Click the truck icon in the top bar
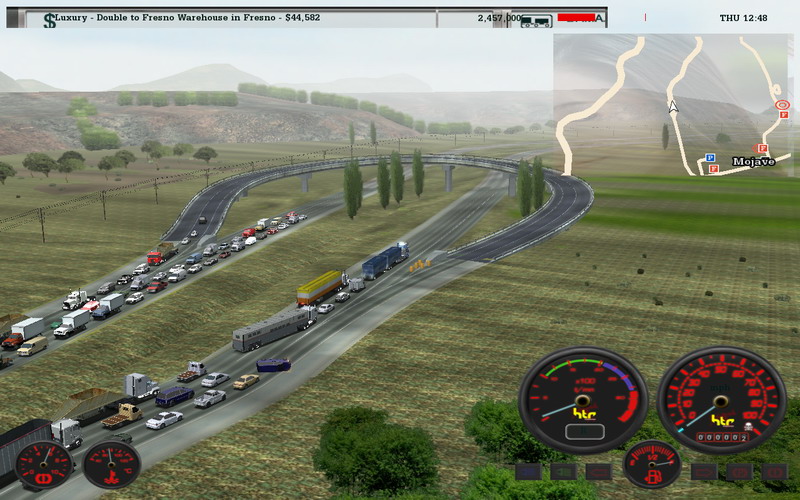Screen dimensions: 800x500 (537, 19)
